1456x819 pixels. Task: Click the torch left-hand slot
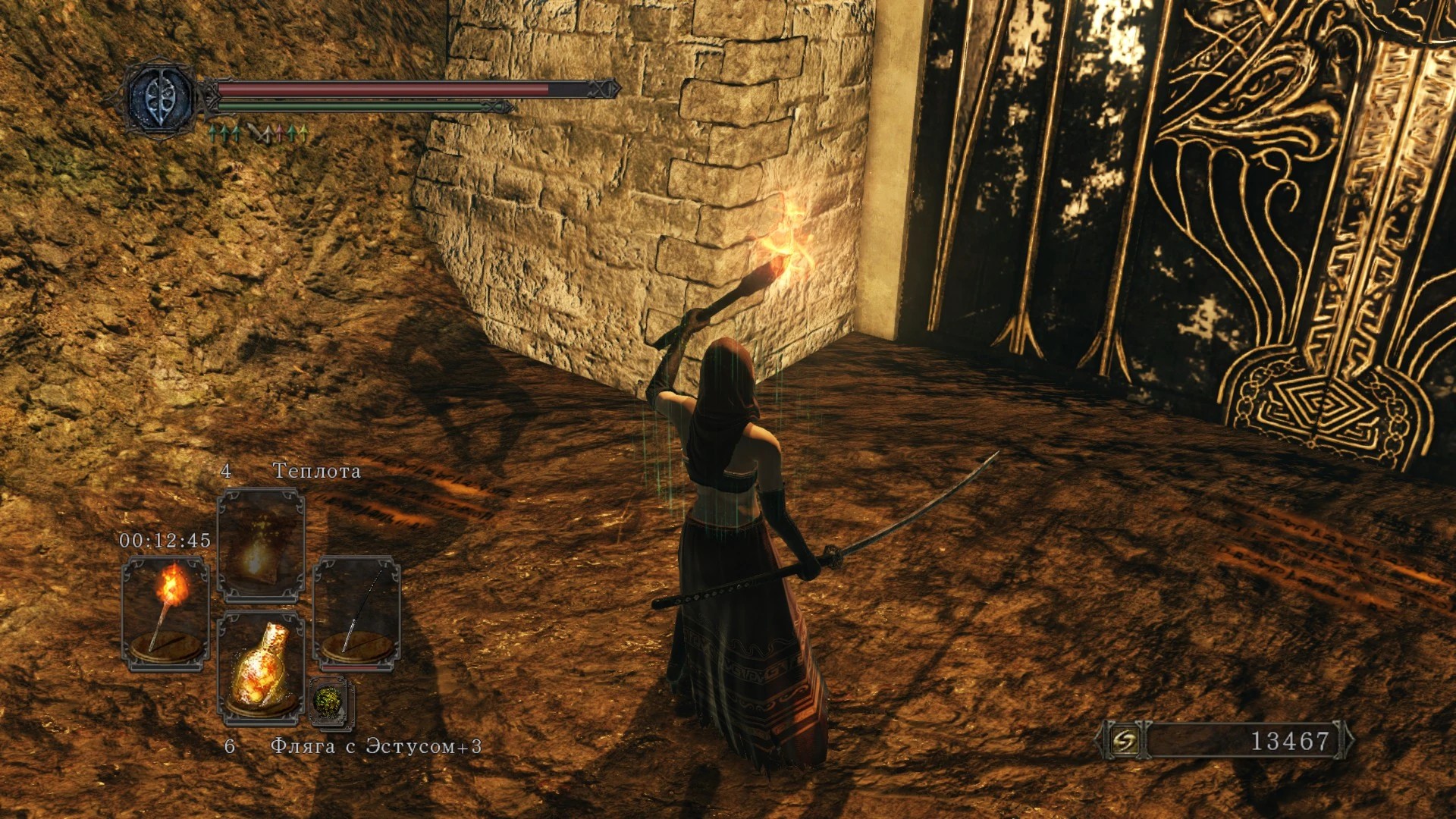coord(165,613)
